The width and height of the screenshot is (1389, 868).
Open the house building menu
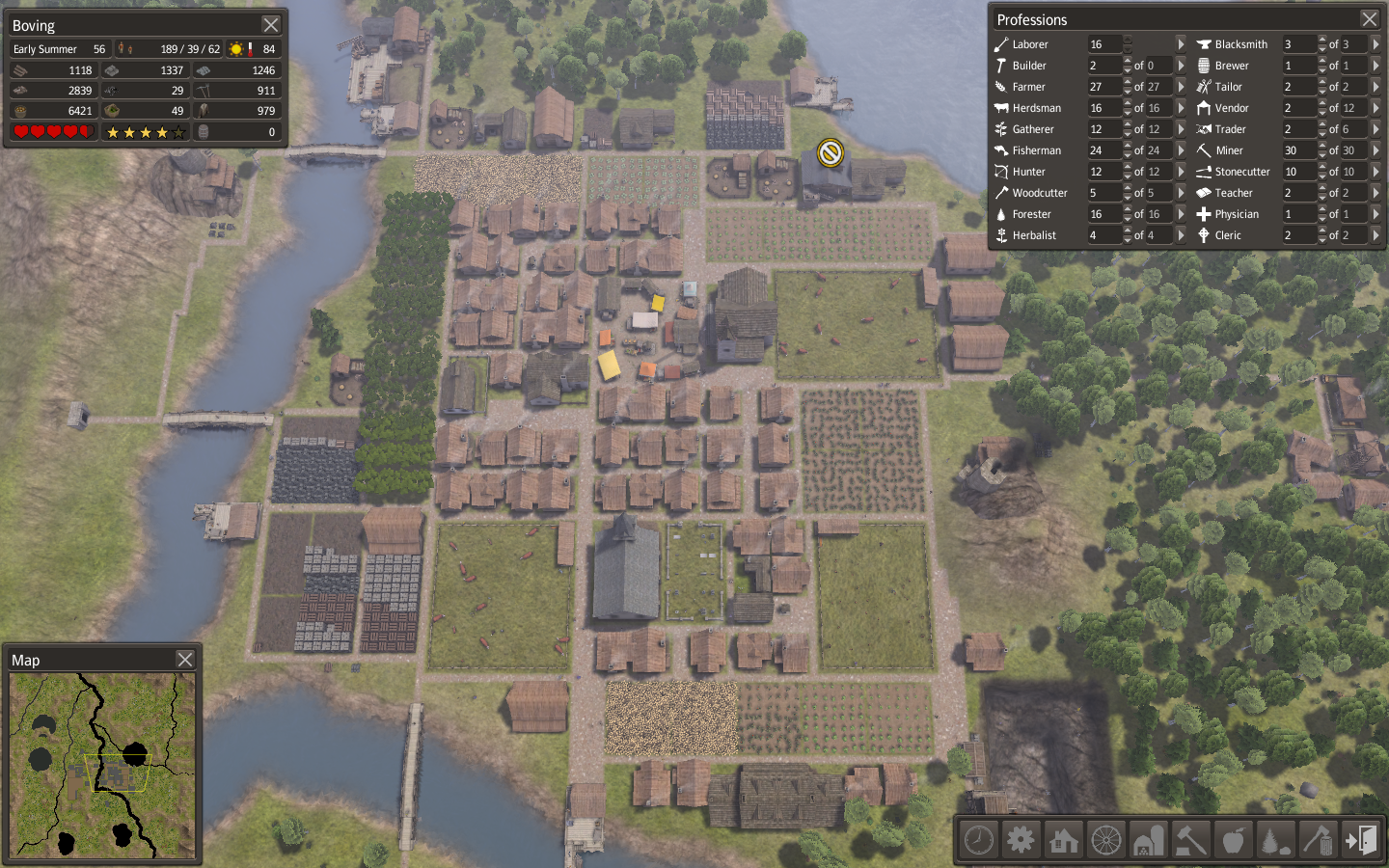point(1063,840)
